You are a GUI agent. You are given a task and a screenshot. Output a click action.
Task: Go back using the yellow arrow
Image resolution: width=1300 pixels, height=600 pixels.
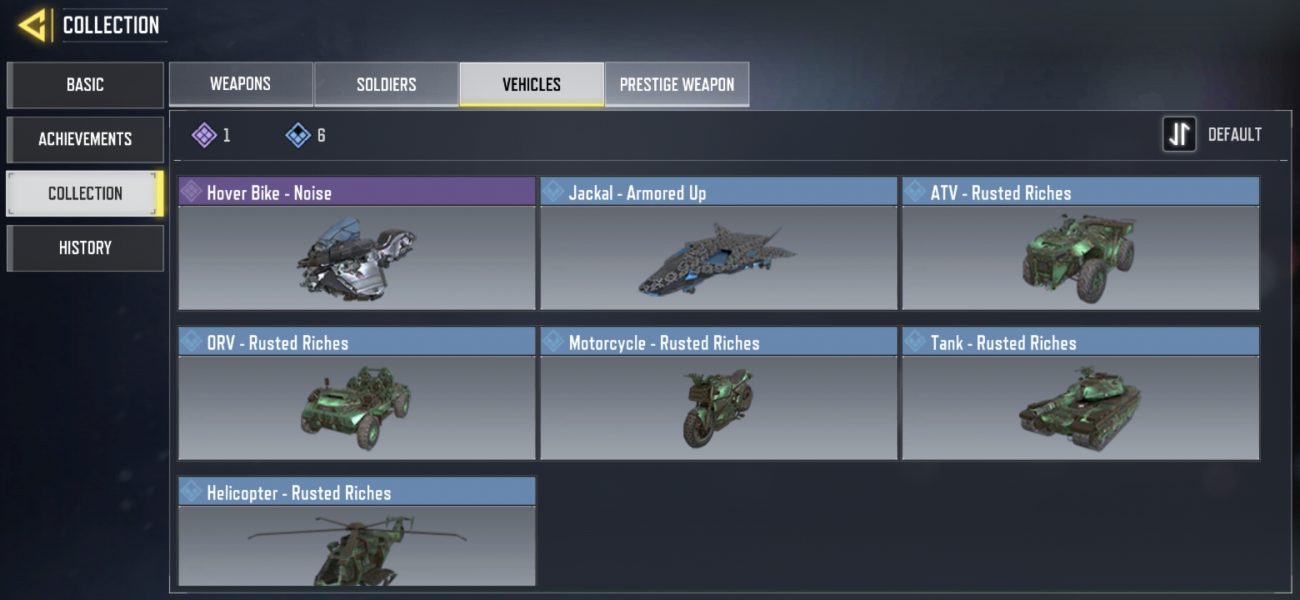[x=33, y=25]
